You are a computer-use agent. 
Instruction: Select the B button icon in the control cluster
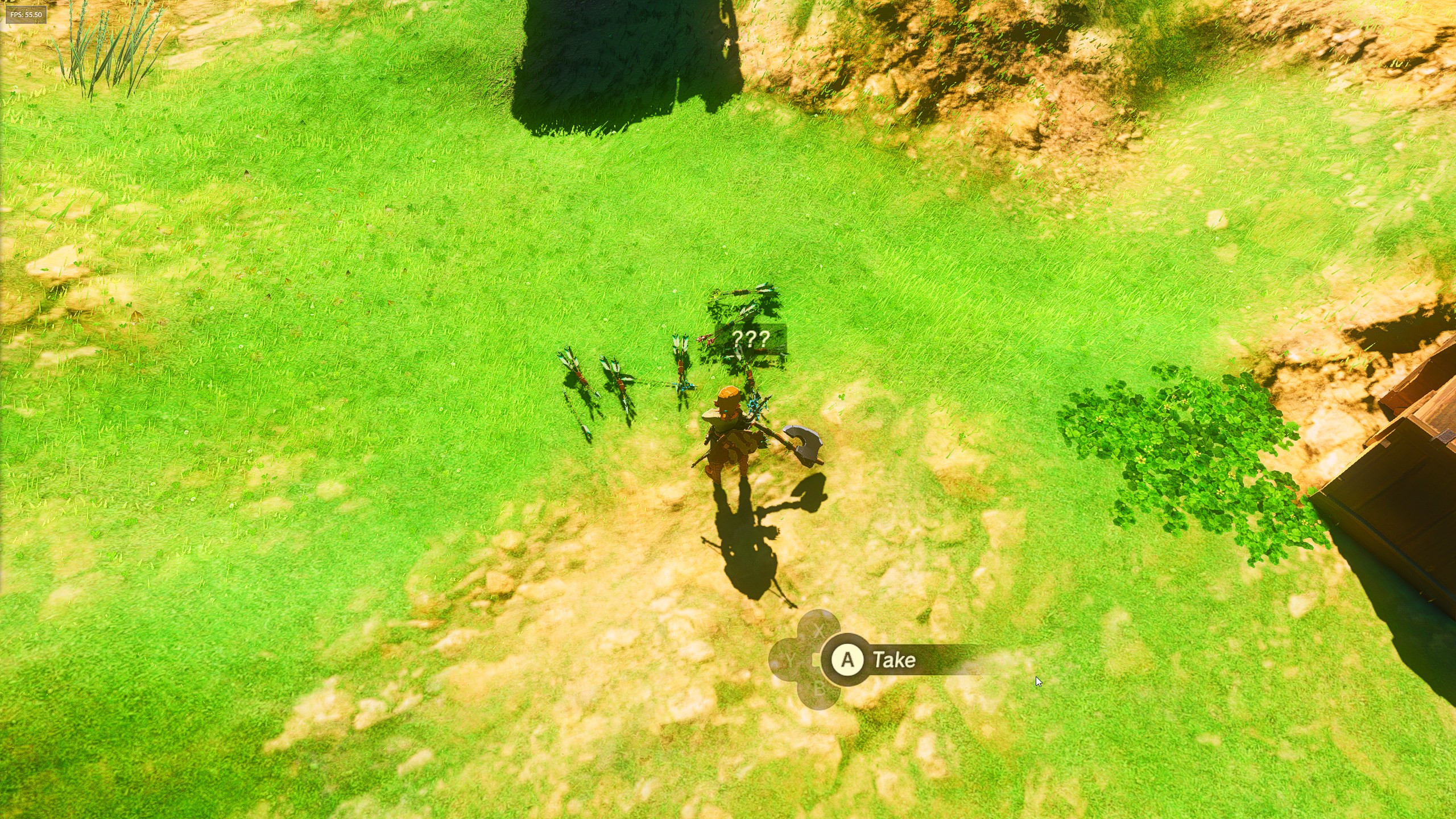(x=820, y=690)
